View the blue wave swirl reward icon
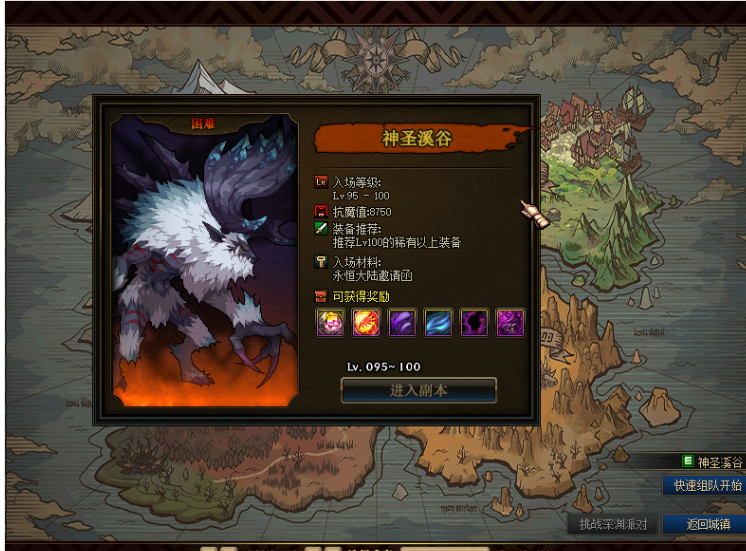 coord(439,322)
